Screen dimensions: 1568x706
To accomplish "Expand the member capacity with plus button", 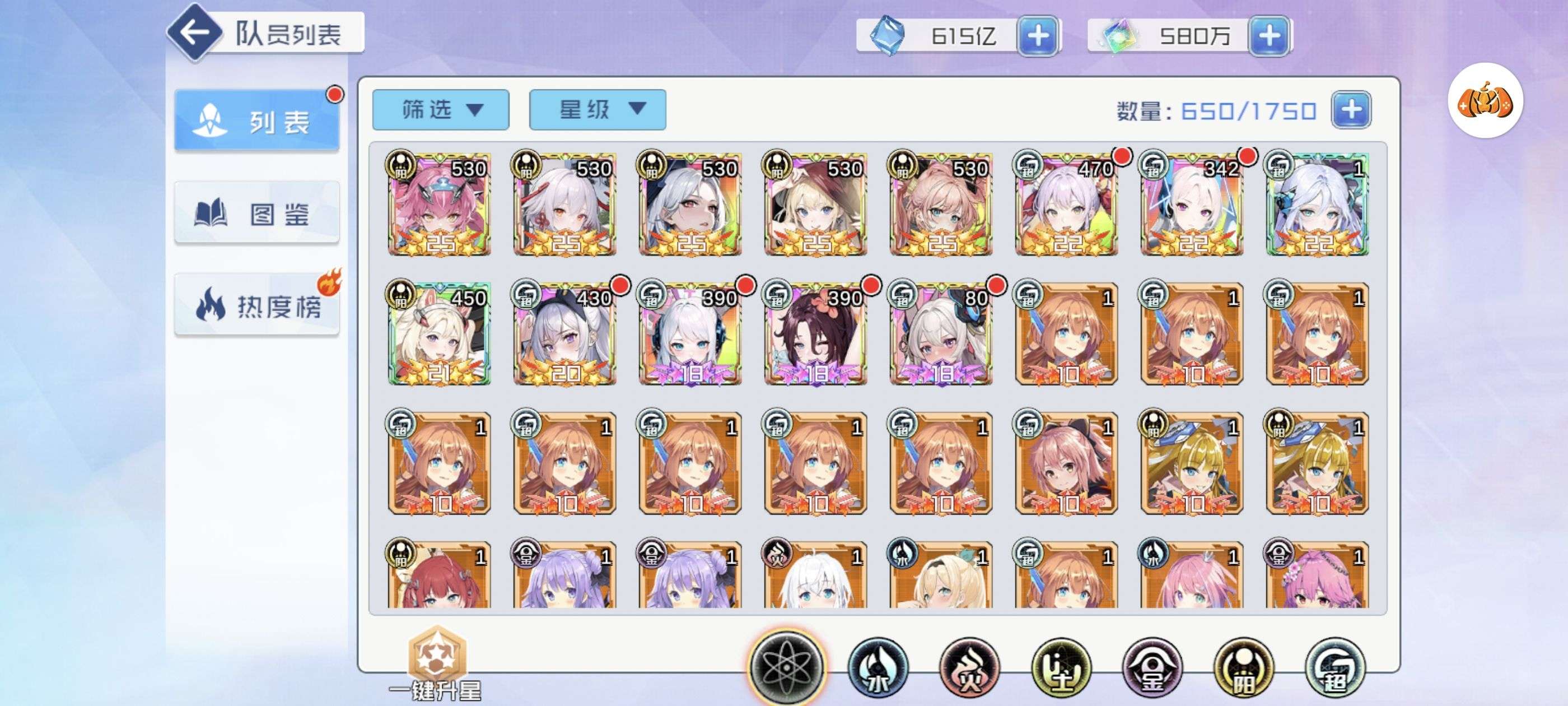I will (x=1351, y=110).
